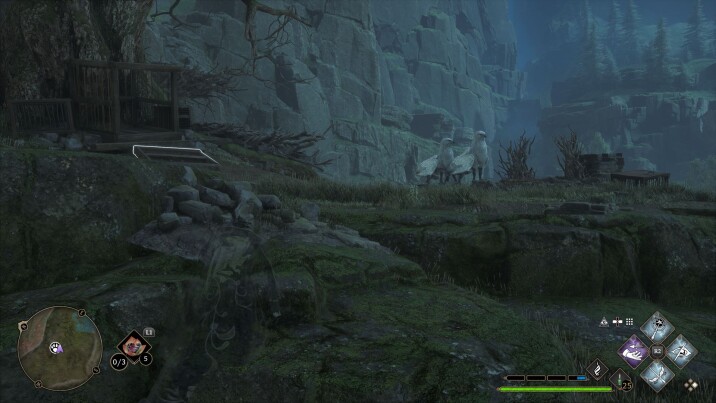Click the dotted grid status icon
This screenshot has height=403, width=716.
click(630, 322)
